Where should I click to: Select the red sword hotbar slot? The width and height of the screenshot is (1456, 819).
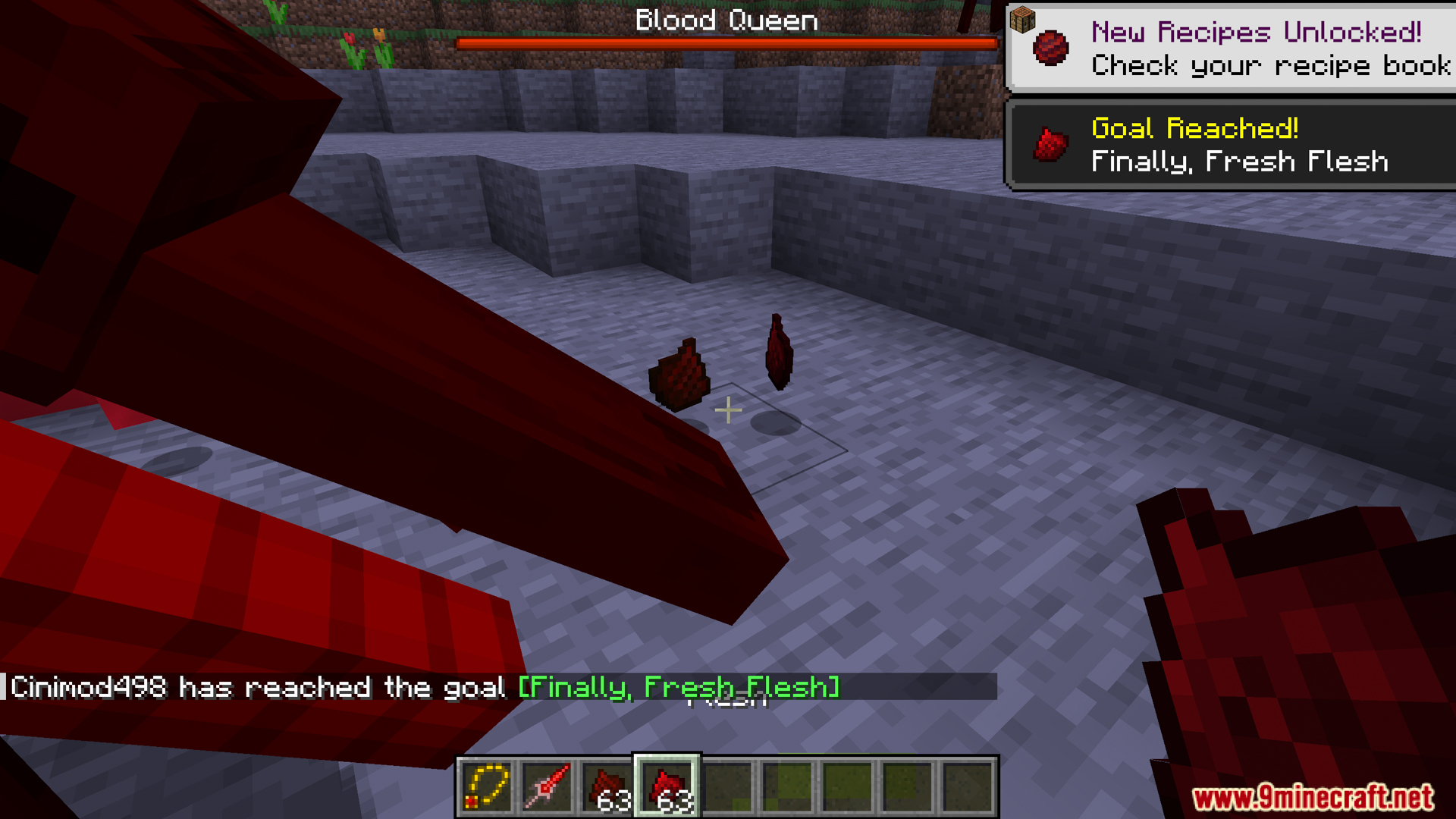click(546, 786)
